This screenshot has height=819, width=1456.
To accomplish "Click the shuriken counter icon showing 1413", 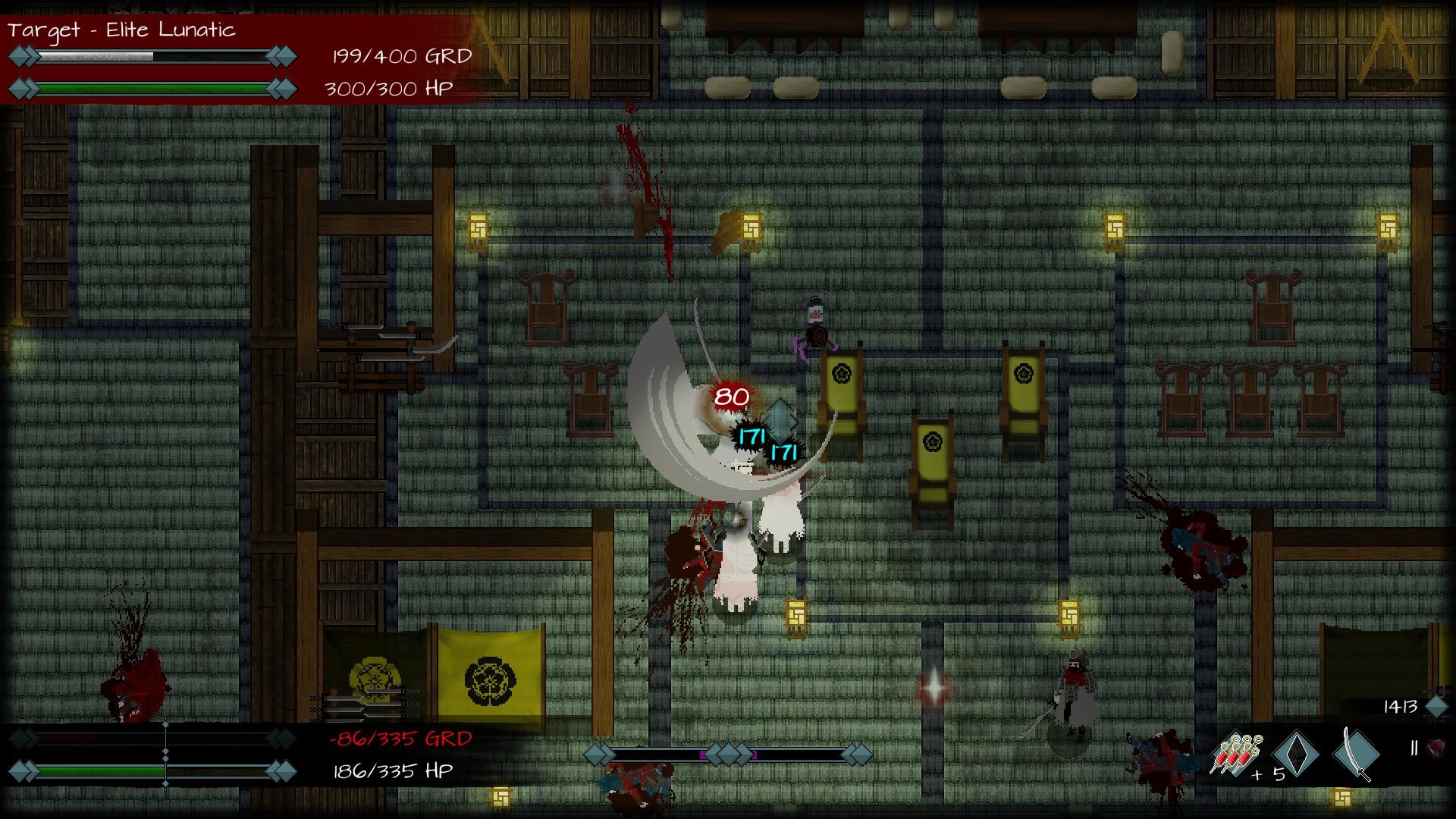I will (x=1438, y=708).
